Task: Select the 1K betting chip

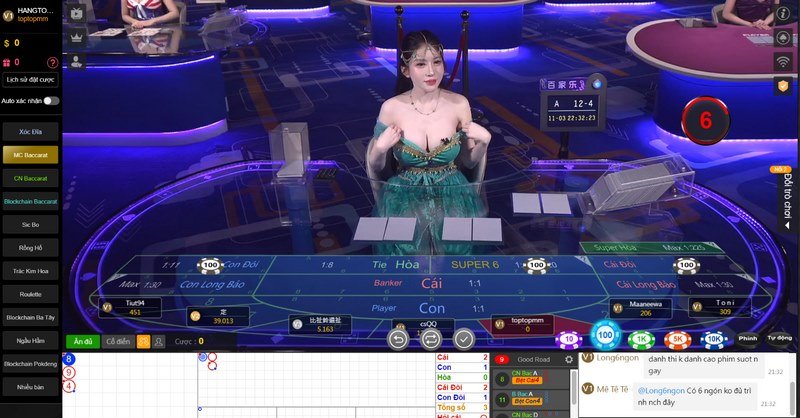Action: pos(640,339)
